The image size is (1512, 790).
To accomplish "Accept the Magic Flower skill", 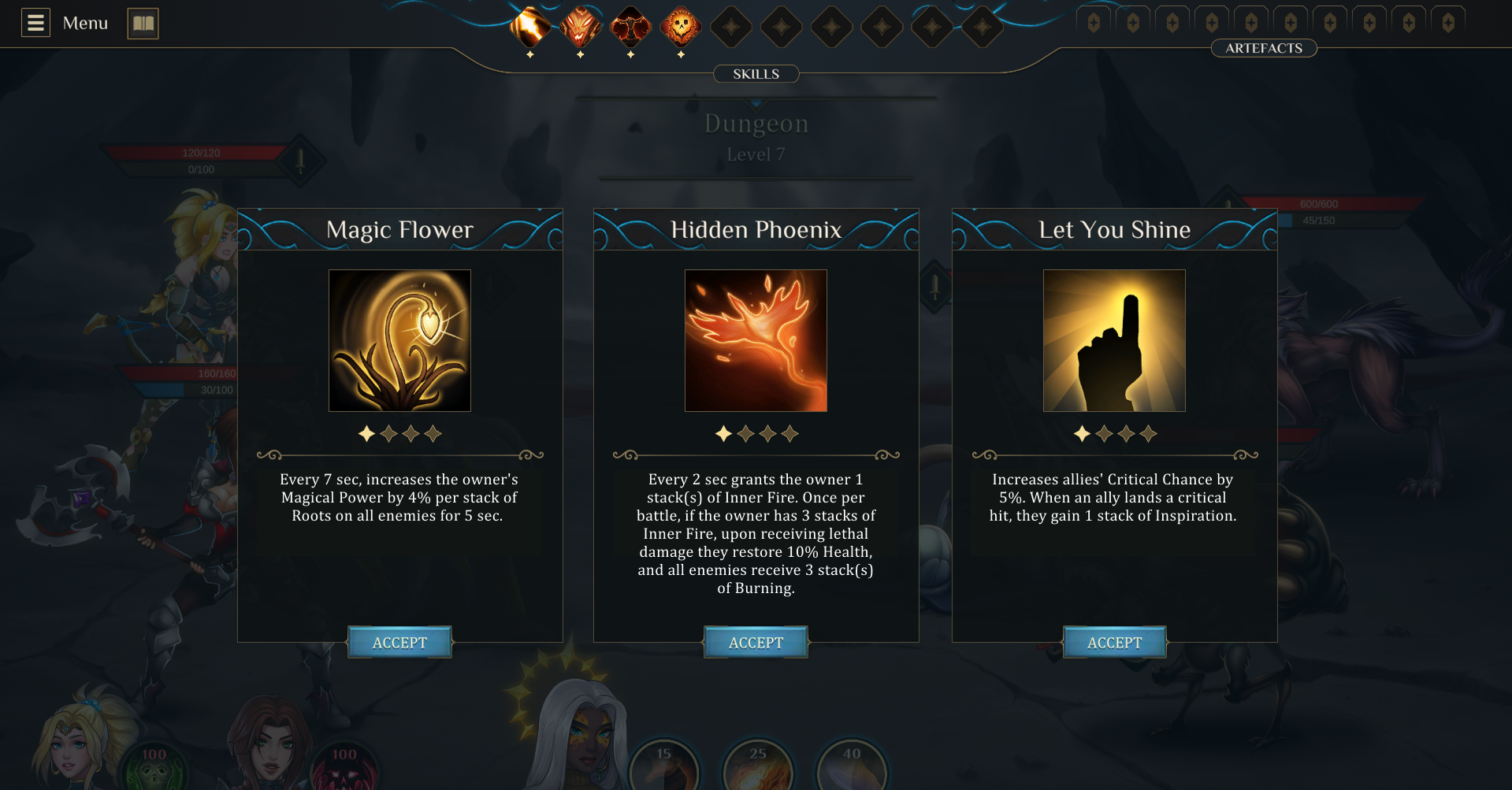I will point(399,643).
